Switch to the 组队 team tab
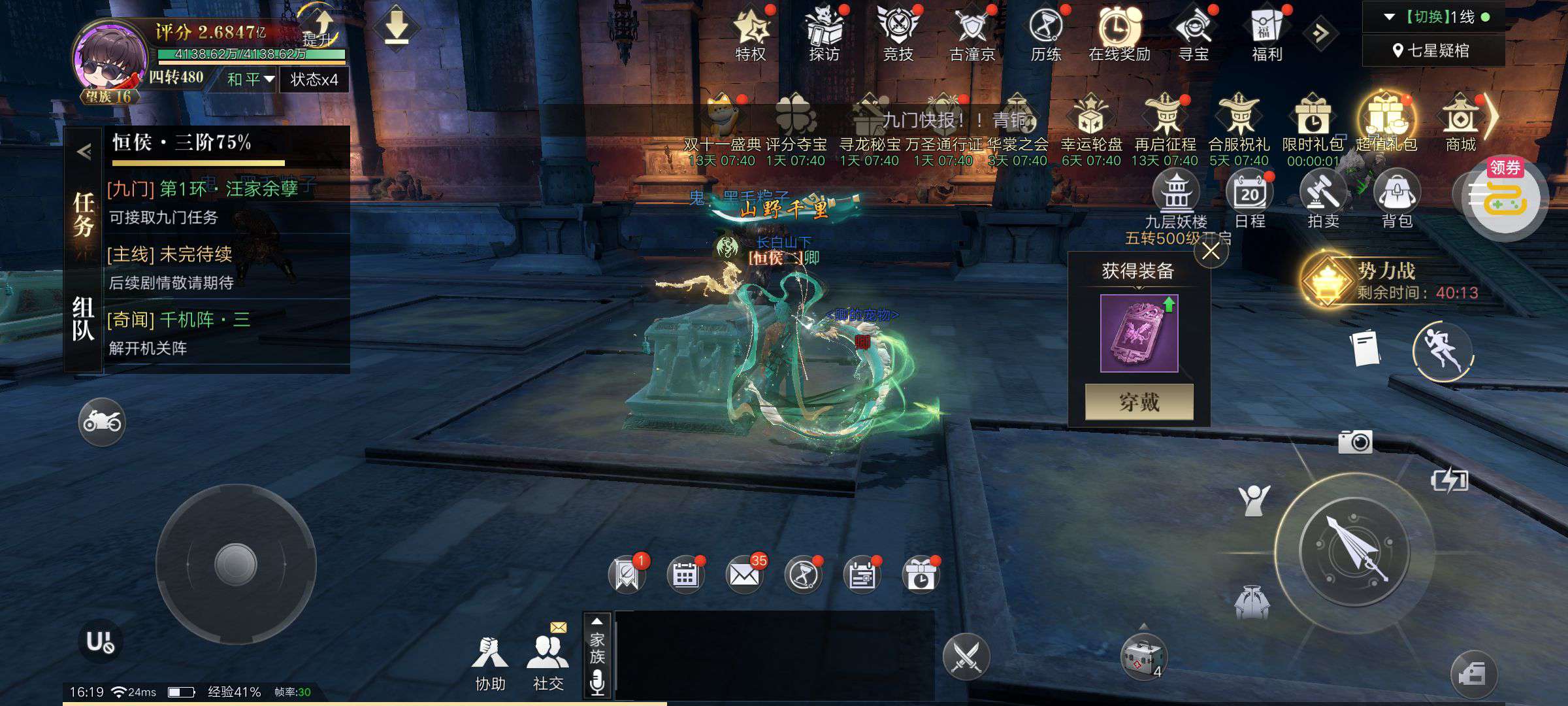Image resolution: width=1568 pixels, height=706 pixels. tap(83, 319)
